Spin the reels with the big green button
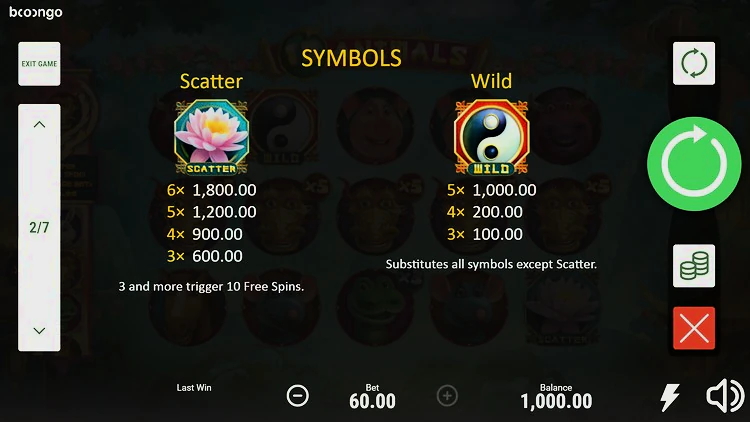This screenshot has height=422, width=750. tap(693, 160)
